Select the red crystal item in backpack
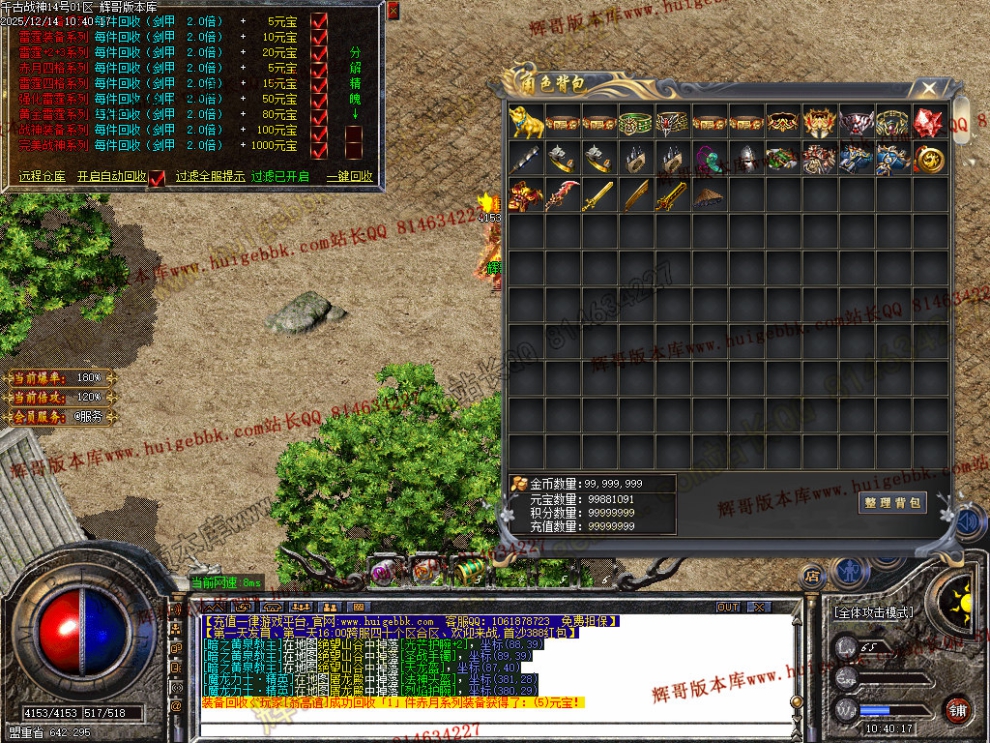Image resolution: width=990 pixels, height=743 pixels. point(930,122)
